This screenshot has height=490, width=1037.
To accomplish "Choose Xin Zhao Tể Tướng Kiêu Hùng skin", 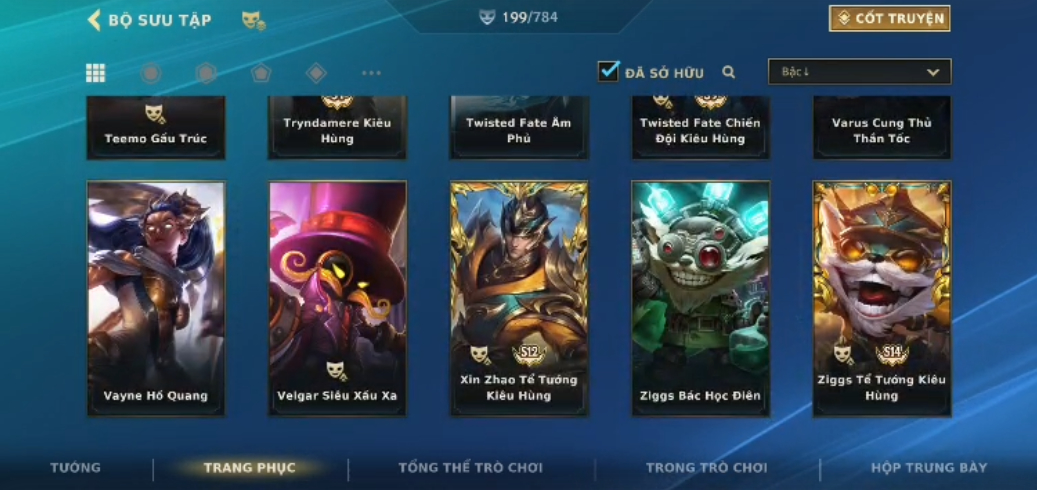I will click(519, 297).
